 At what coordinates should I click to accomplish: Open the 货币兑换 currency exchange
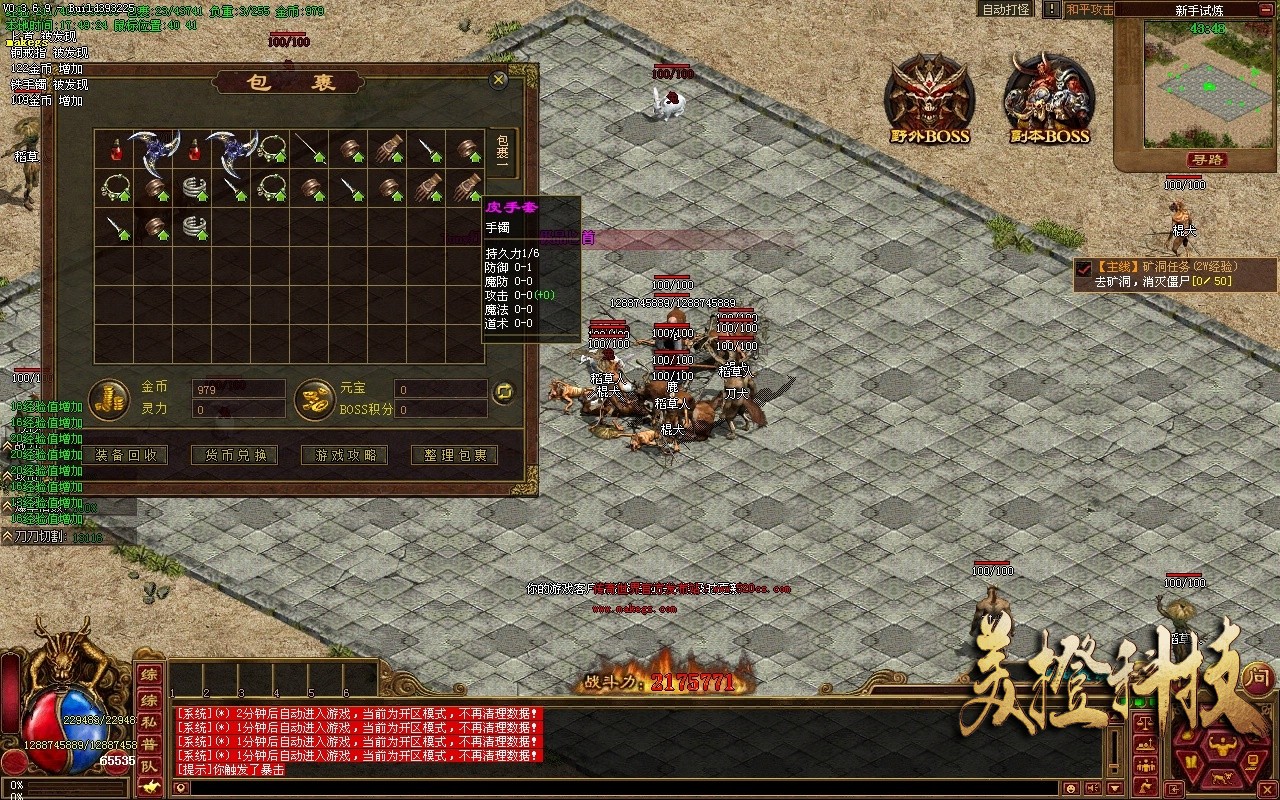point(235,455)
